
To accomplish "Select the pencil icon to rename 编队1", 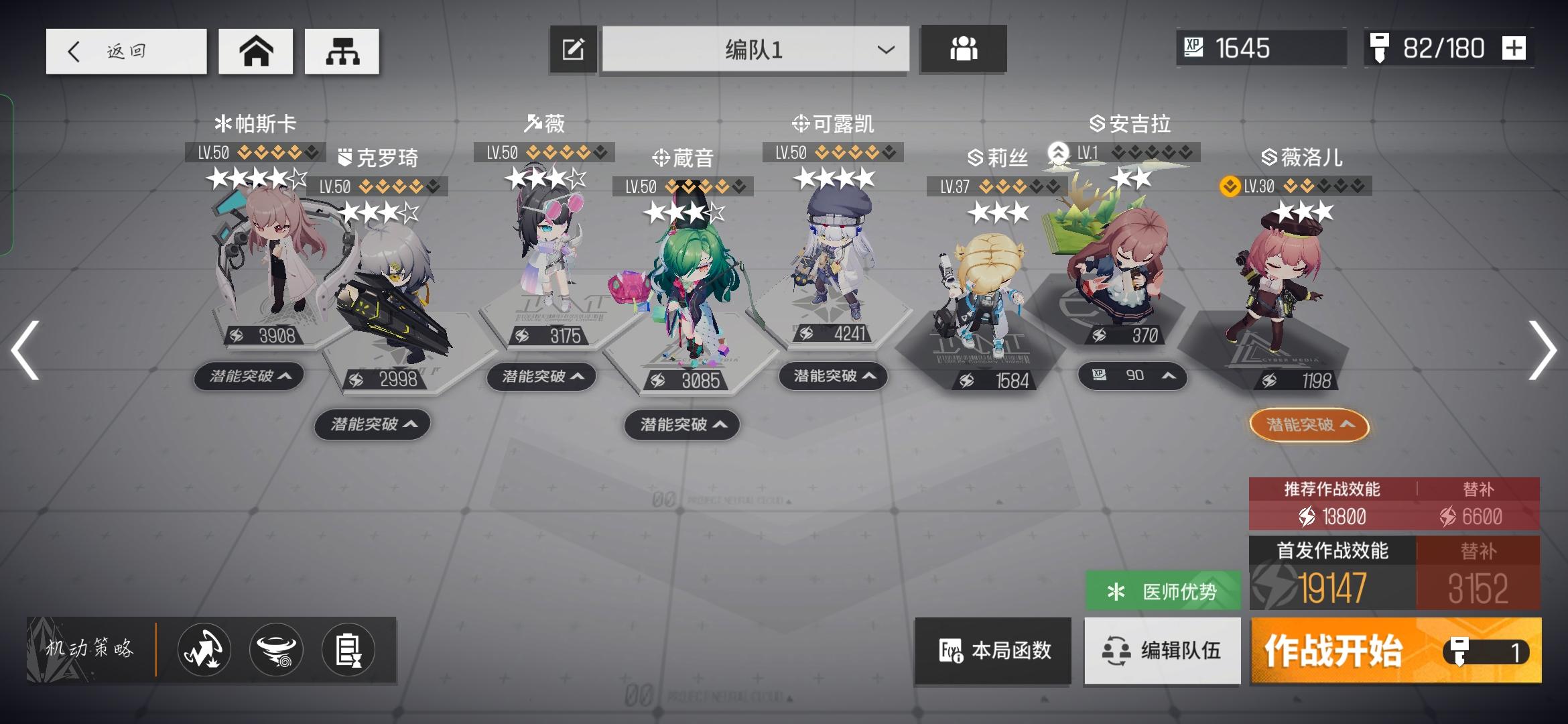I will coord(573,48).
